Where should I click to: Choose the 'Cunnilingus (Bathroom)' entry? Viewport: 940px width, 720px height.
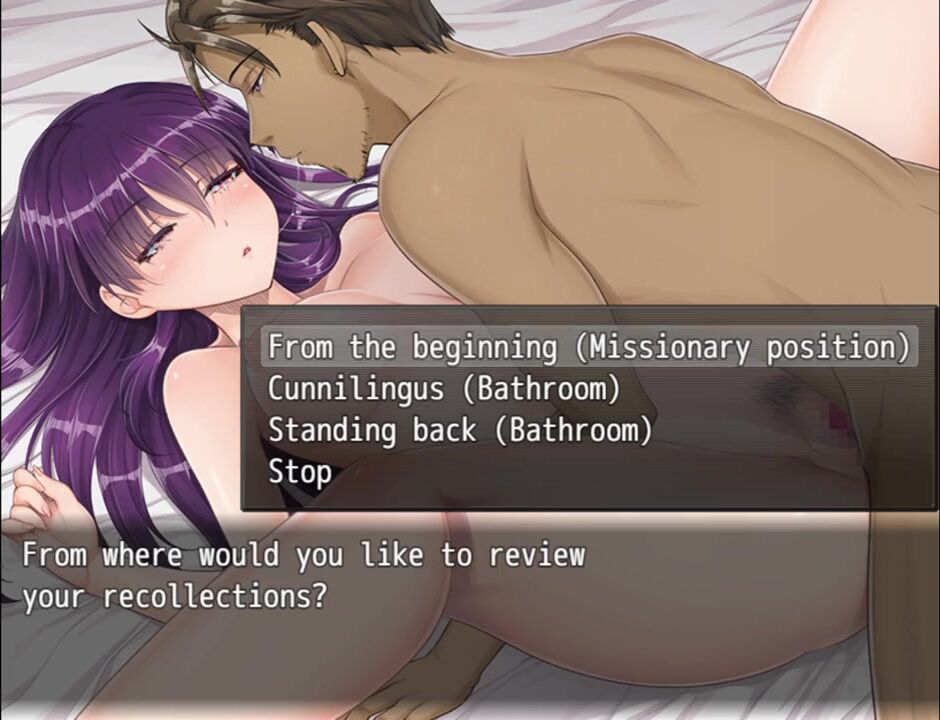(444, 388)
